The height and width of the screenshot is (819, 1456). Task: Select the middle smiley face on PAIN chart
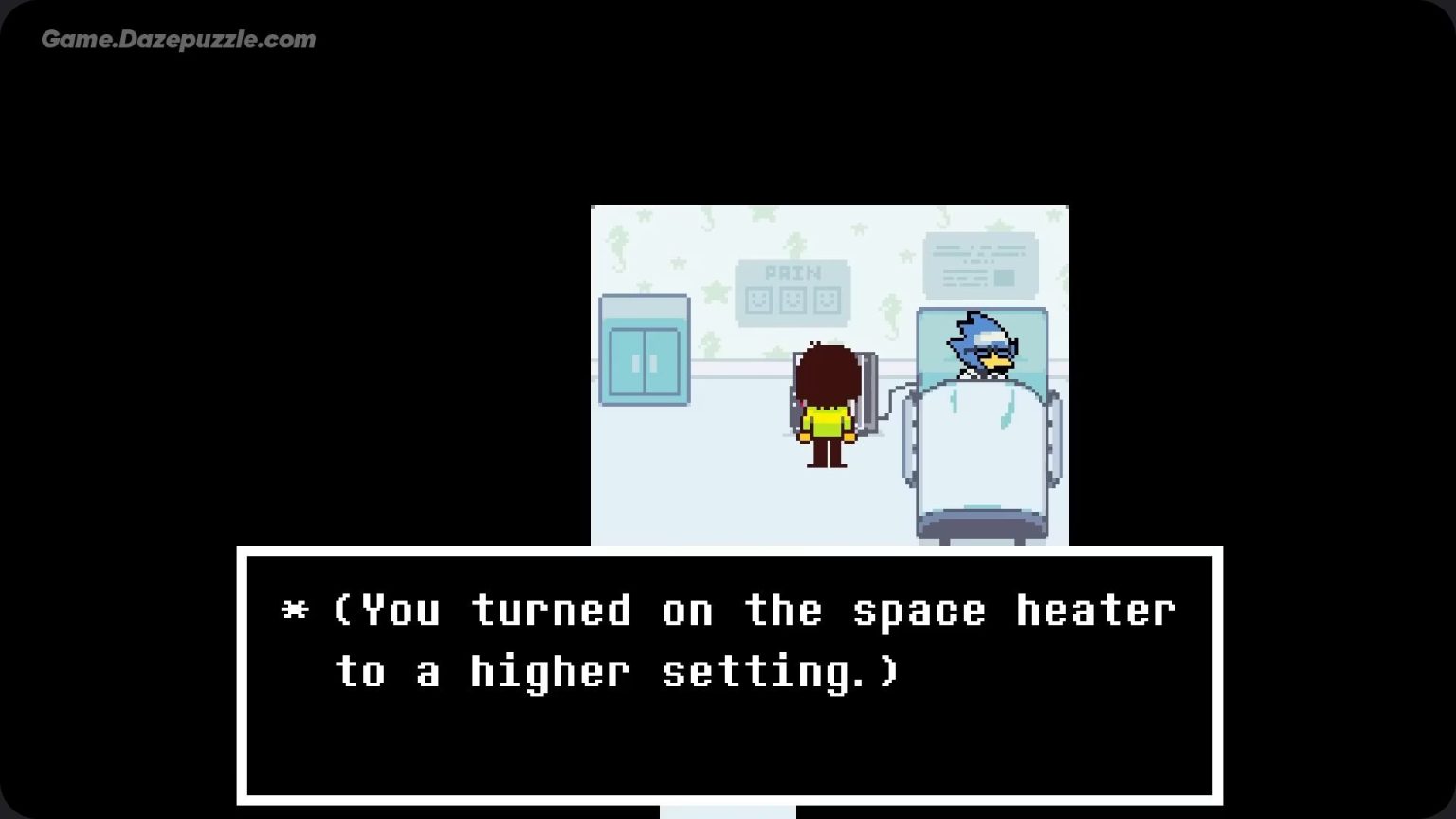coord(792,300)
